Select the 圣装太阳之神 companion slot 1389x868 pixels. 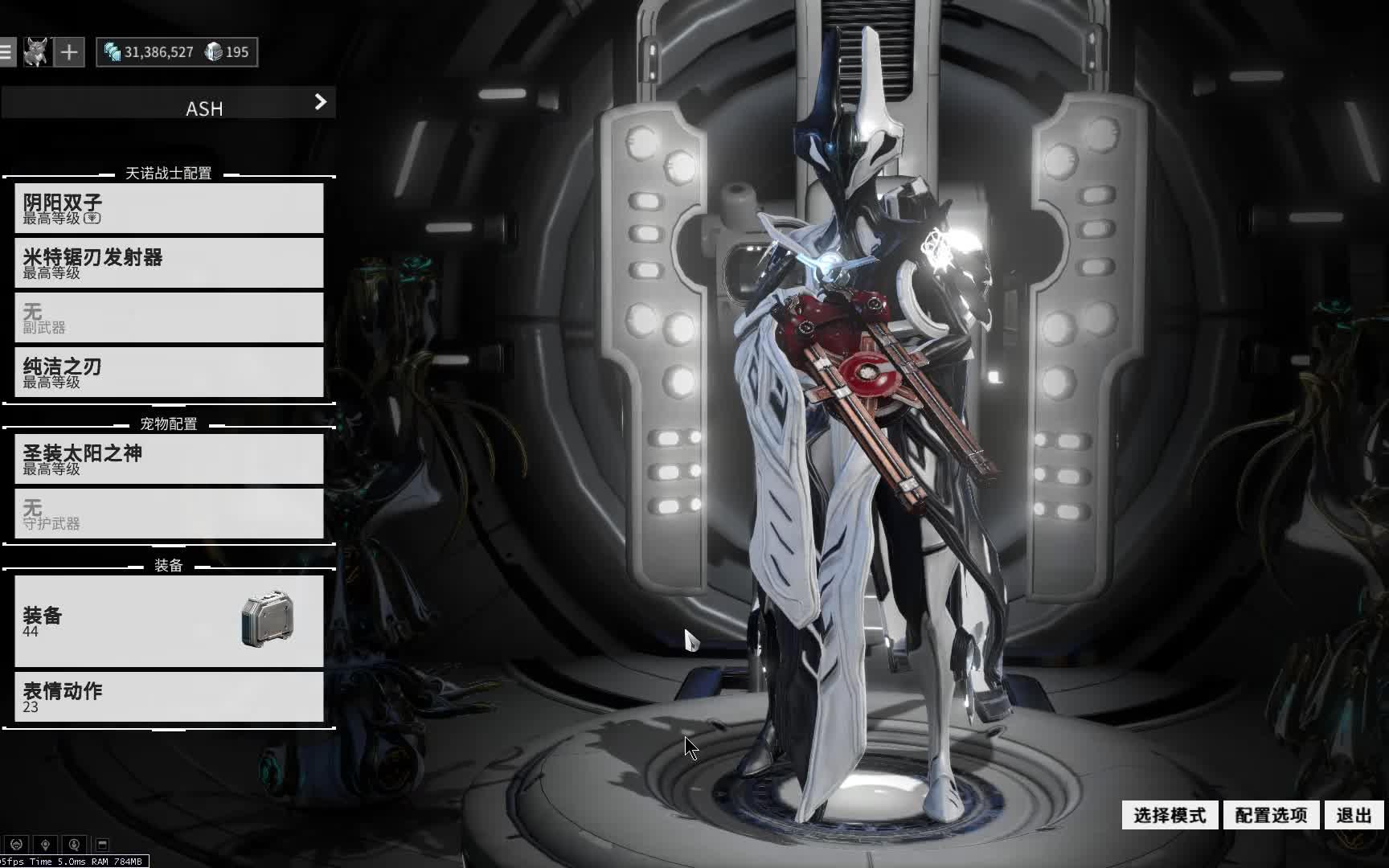point(169,459)
